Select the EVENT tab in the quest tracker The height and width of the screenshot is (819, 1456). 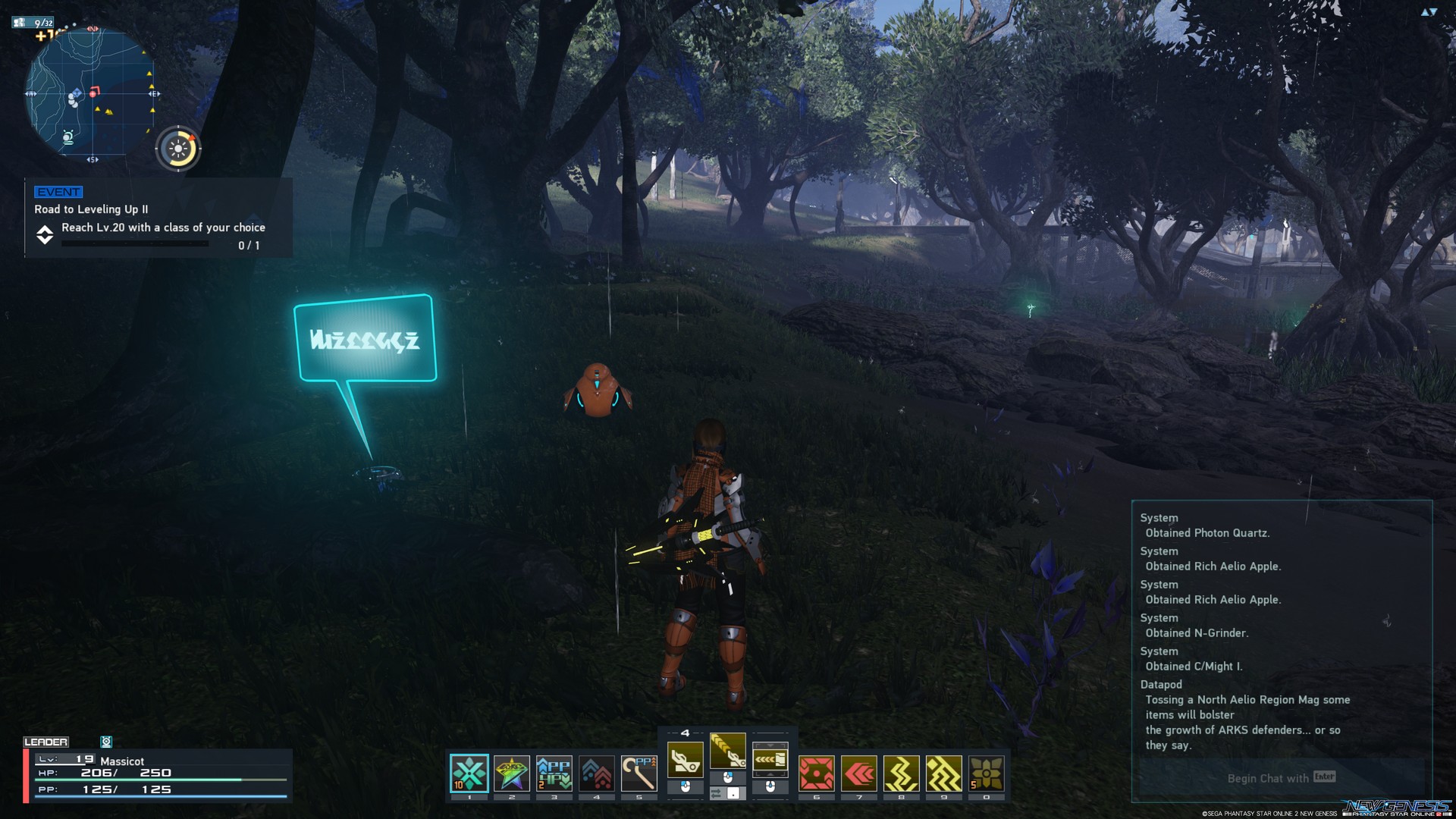coord(57,192)
